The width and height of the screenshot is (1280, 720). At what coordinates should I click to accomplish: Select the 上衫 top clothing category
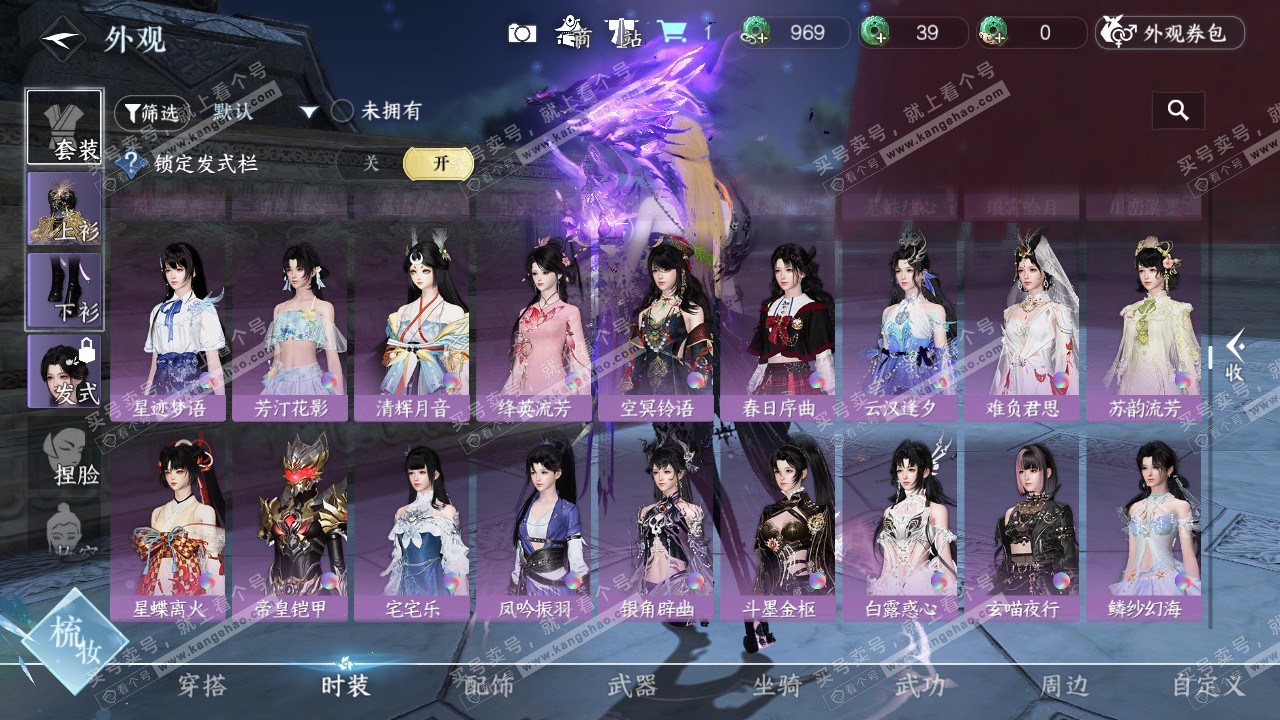tap(65, 208)
